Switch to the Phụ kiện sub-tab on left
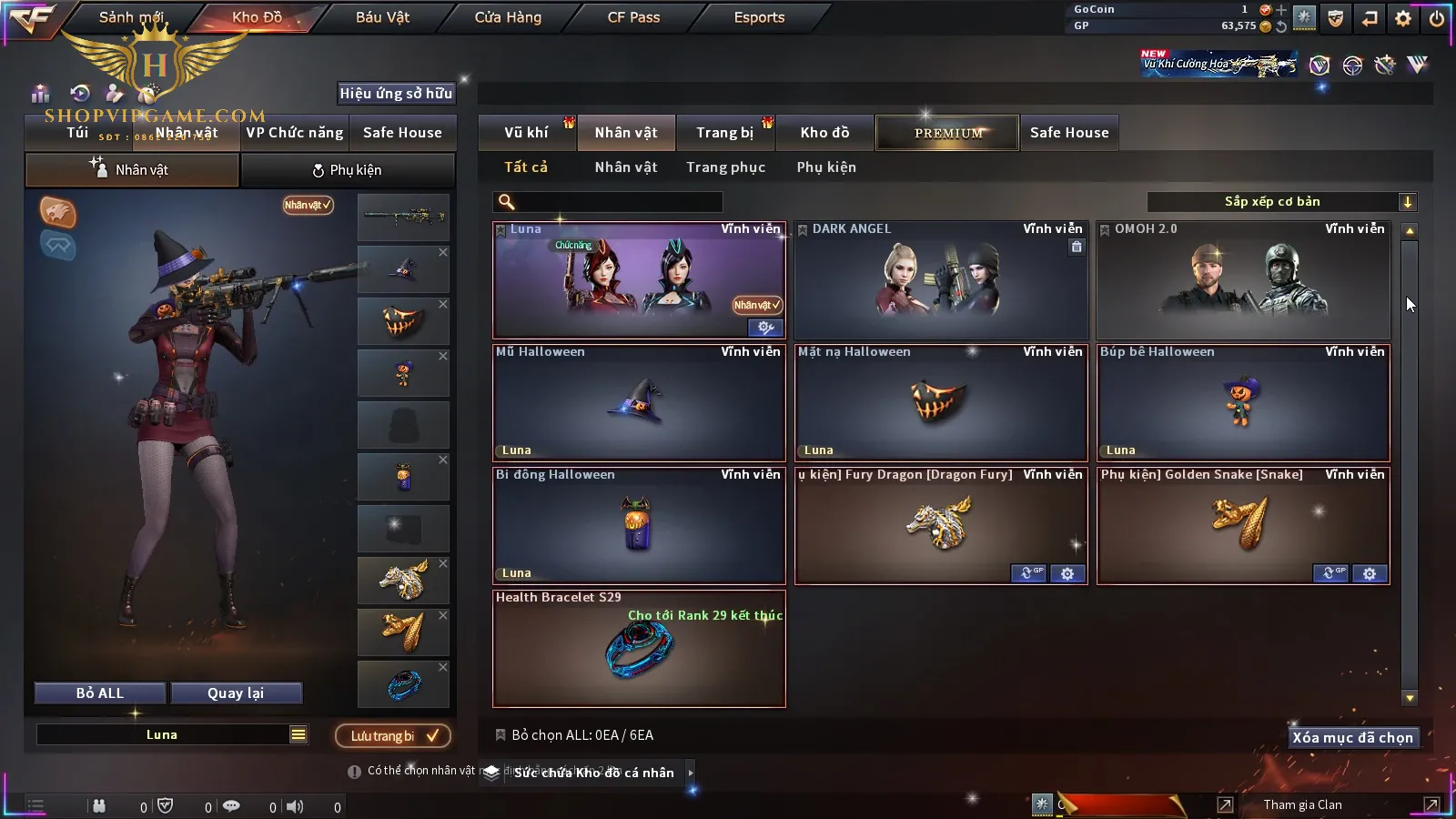The image size is (1456, 819). [348, 170]
